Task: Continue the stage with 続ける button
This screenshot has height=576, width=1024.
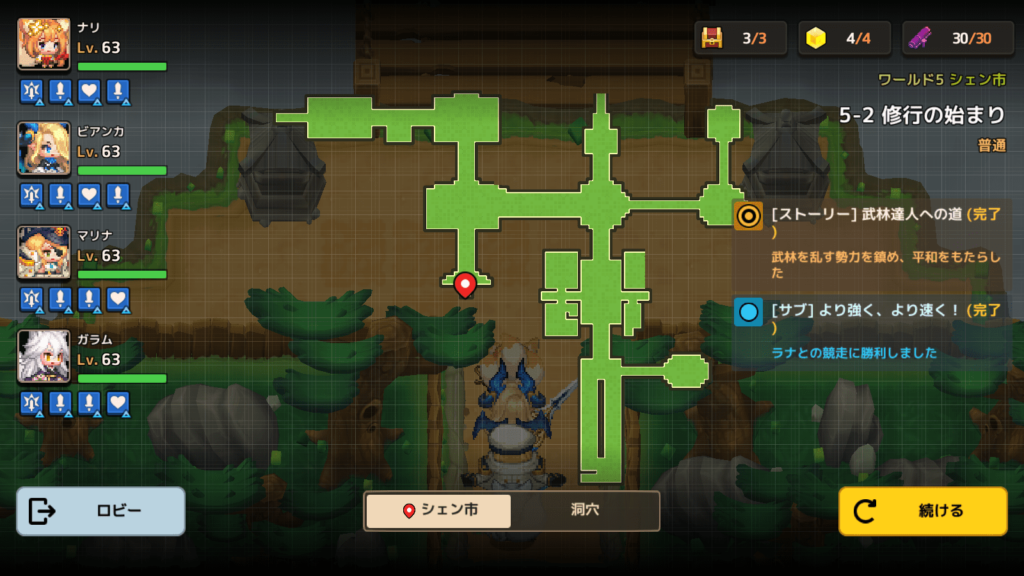Action: point(922,511)
